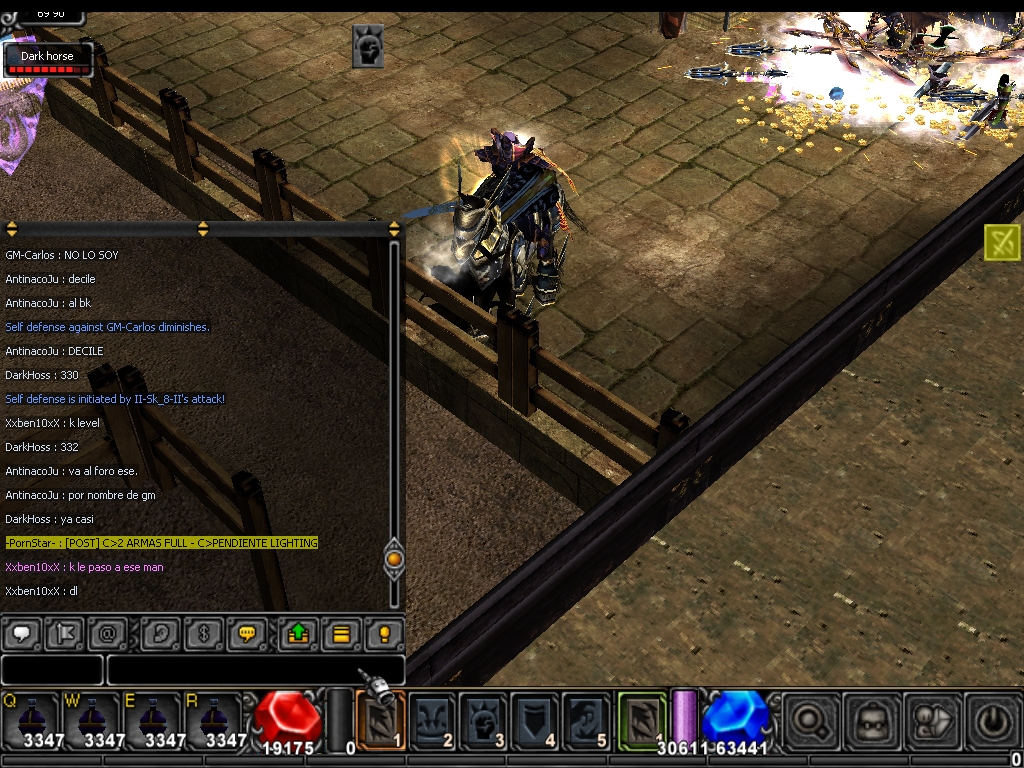Select the flag chat mode button
Viewport: 1024px width, 768px height.
[x=65, y=634]
